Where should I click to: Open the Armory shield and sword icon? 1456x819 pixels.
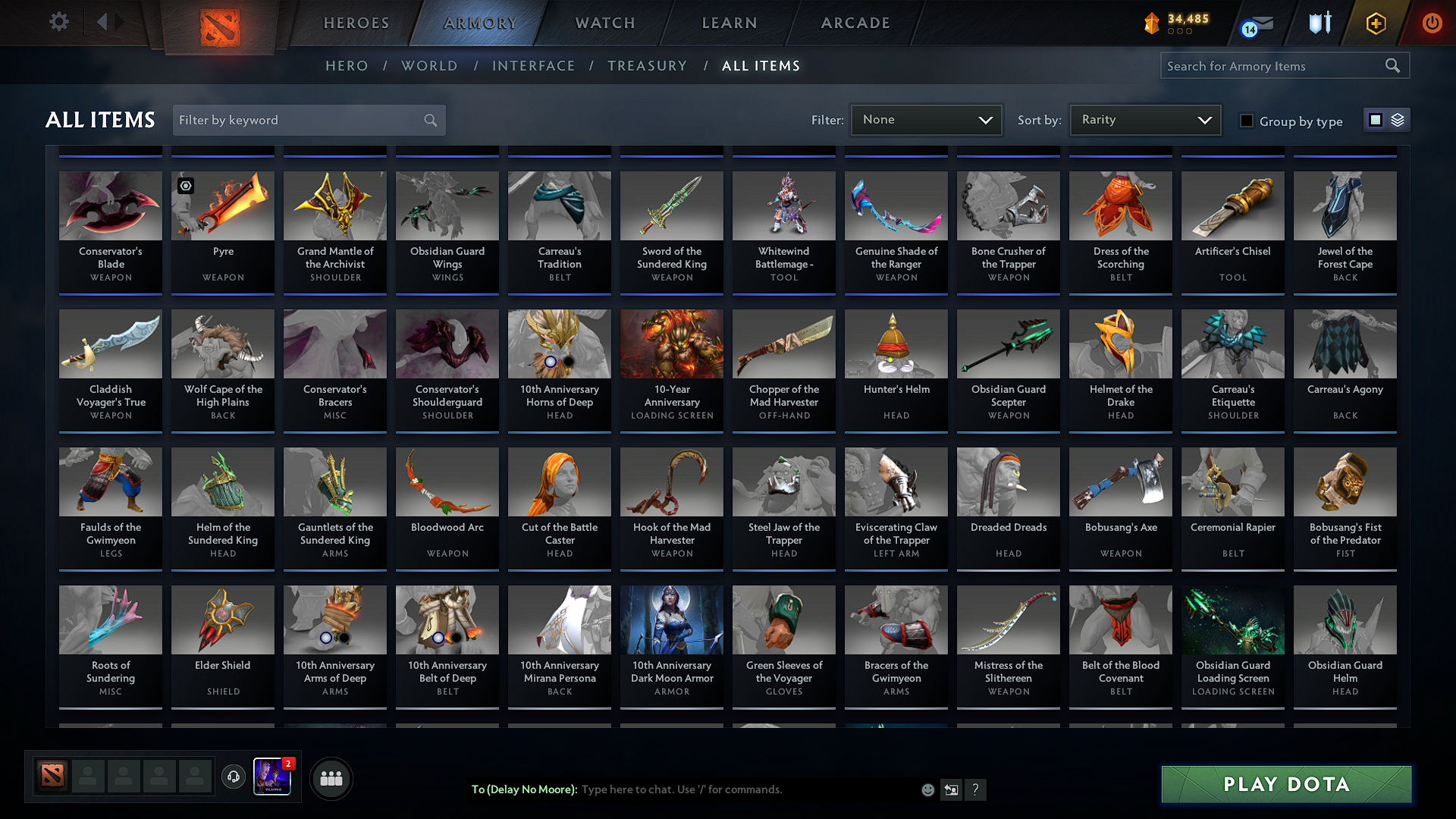(x=1319, y=24)
